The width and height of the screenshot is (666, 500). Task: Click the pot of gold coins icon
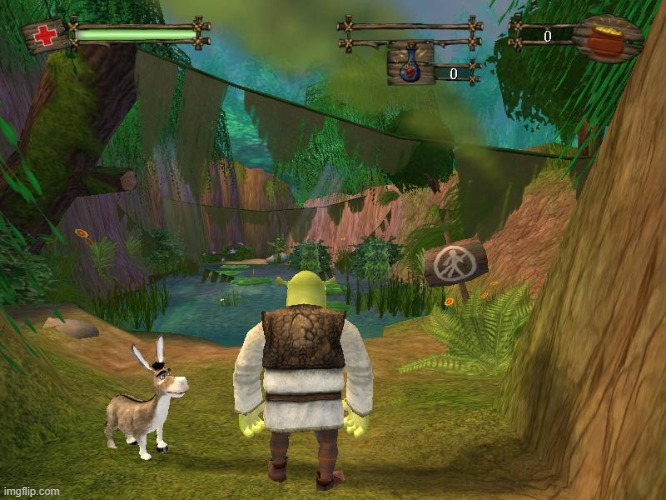tap(607, 39)
